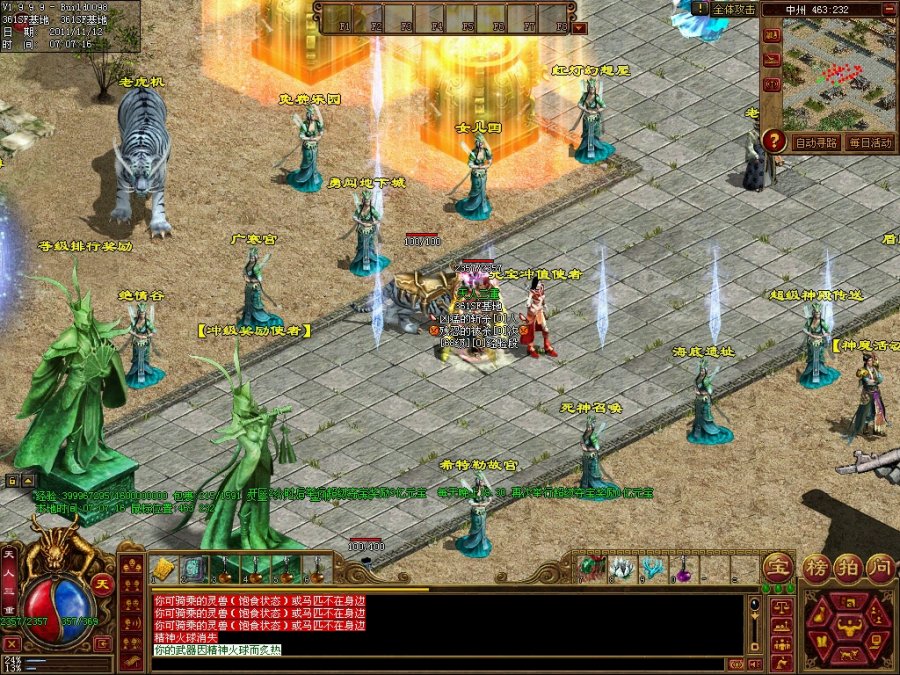This screenshot has height=675, width=900.
Task: Click the 自动寻路 auto-pathfinding button
Action: (816, 143)
